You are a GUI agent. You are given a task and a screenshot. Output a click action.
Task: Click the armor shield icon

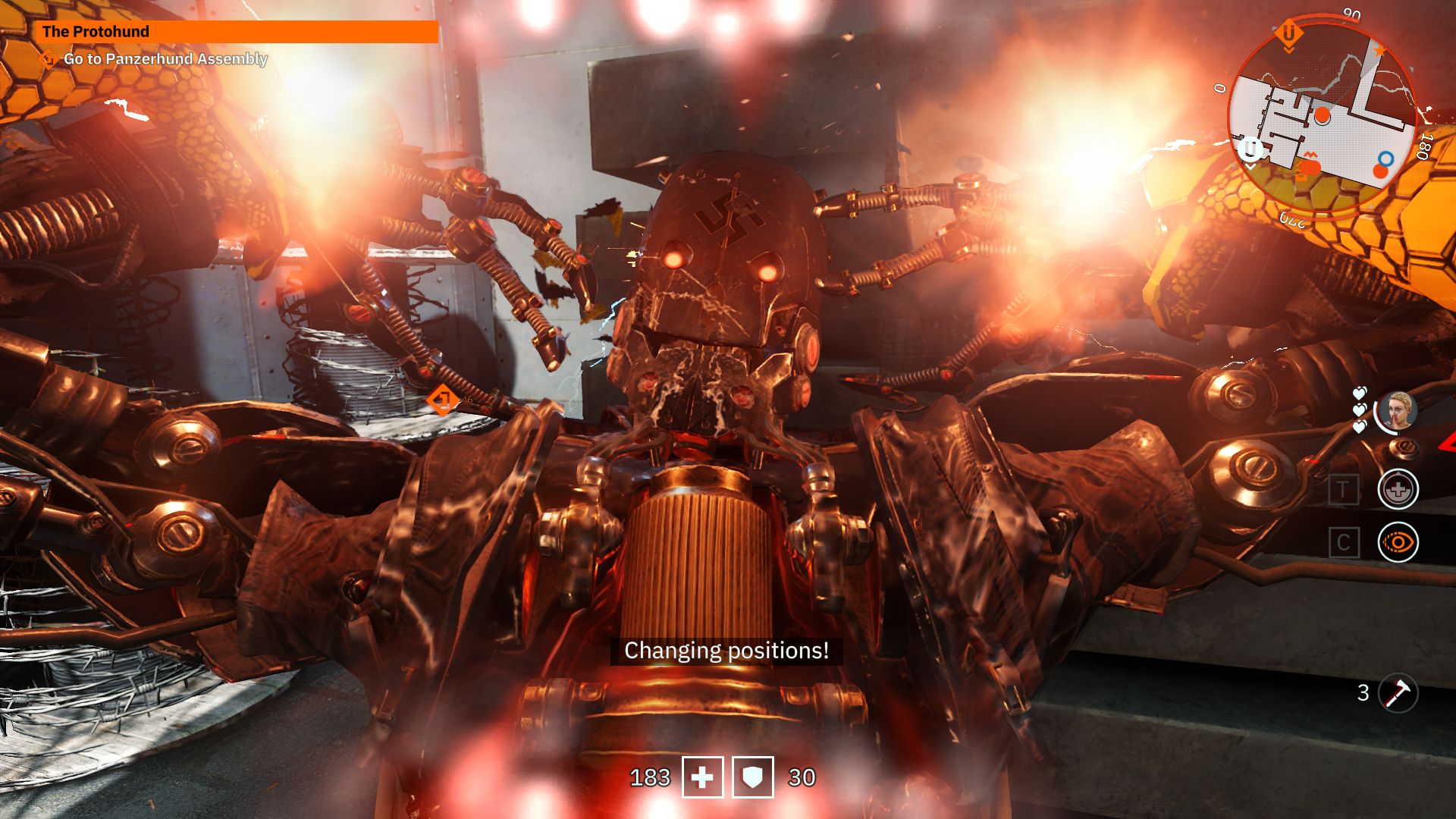(752, 777)
